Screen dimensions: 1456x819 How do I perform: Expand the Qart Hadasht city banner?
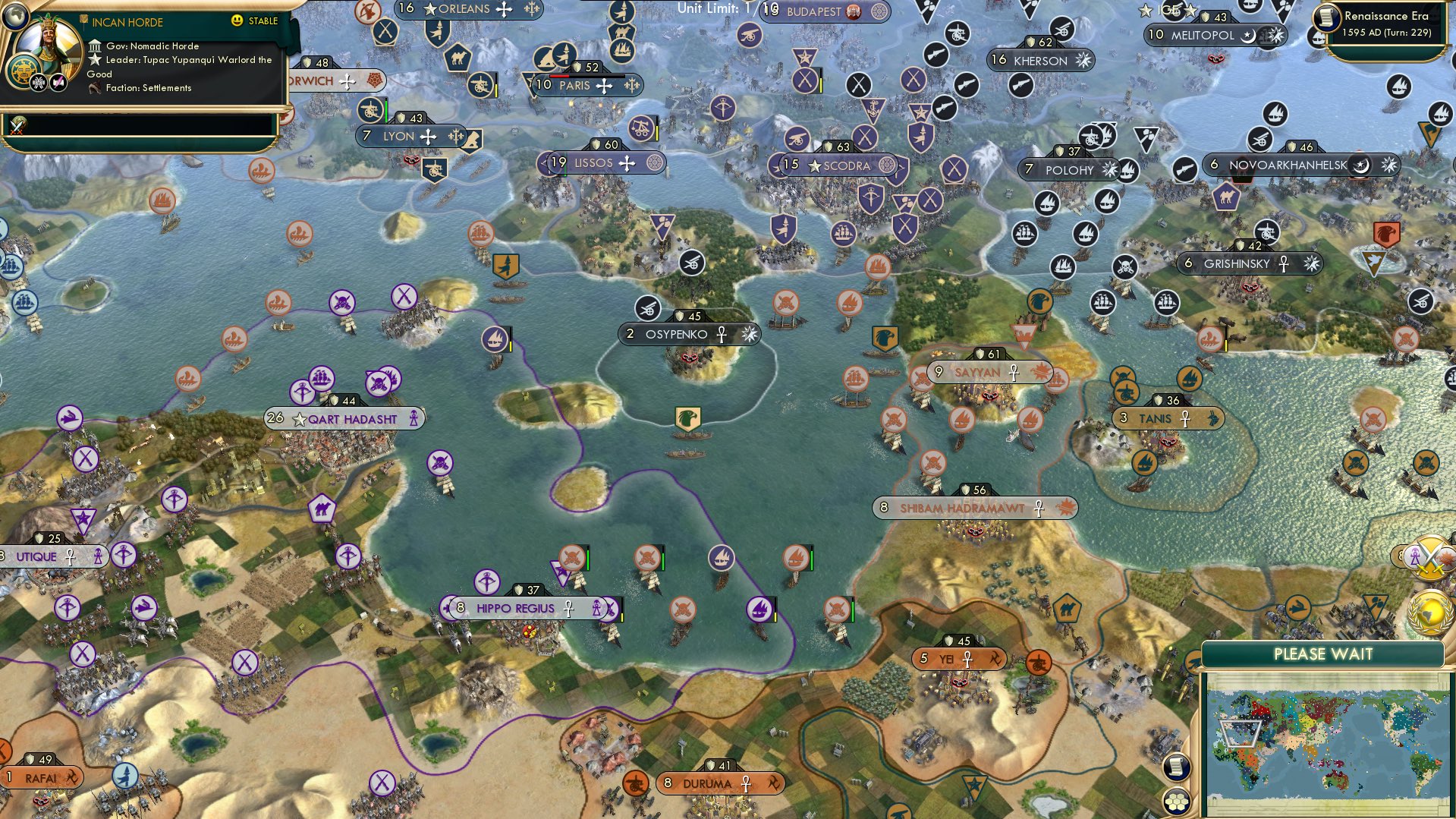343,419
